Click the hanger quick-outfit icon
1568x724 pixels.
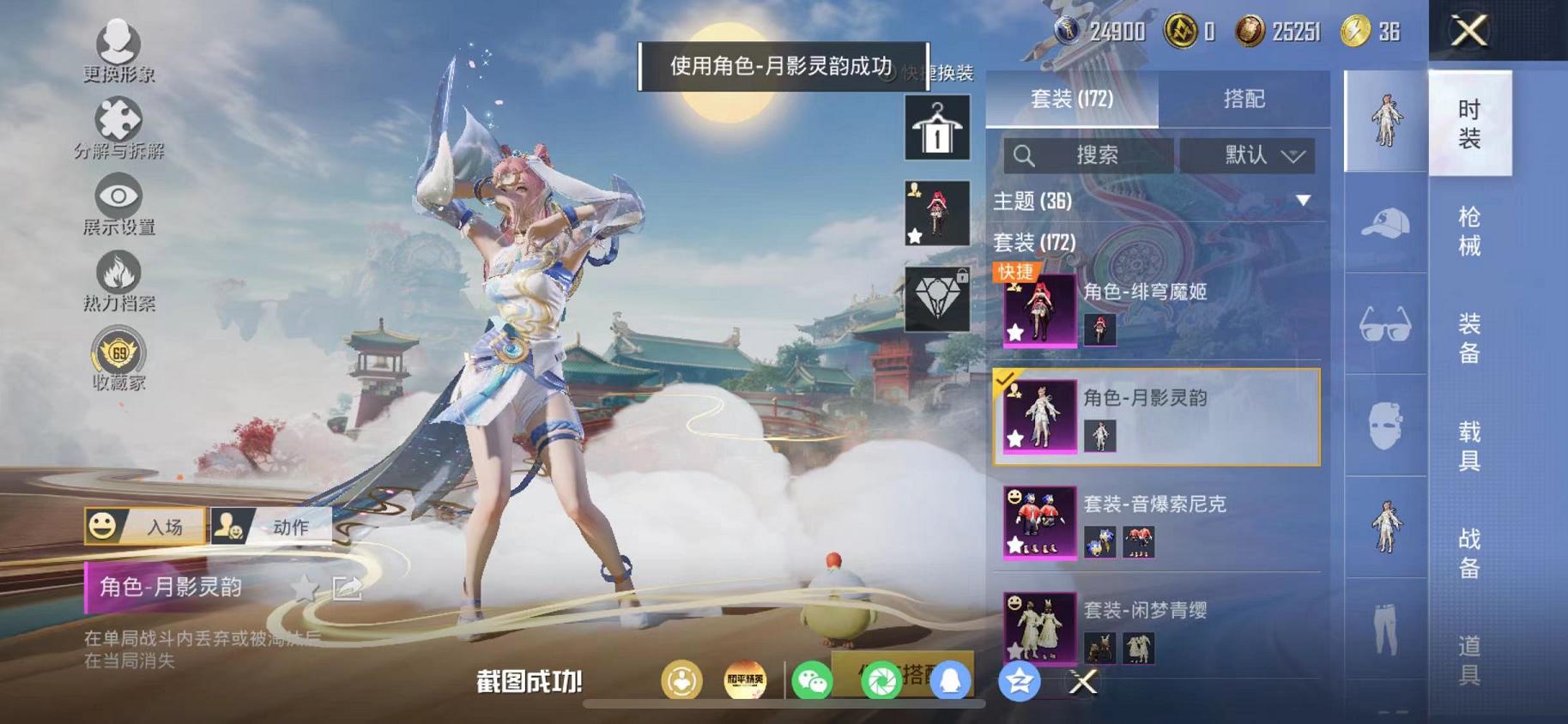pyautogui.click(x=935, y=129)
